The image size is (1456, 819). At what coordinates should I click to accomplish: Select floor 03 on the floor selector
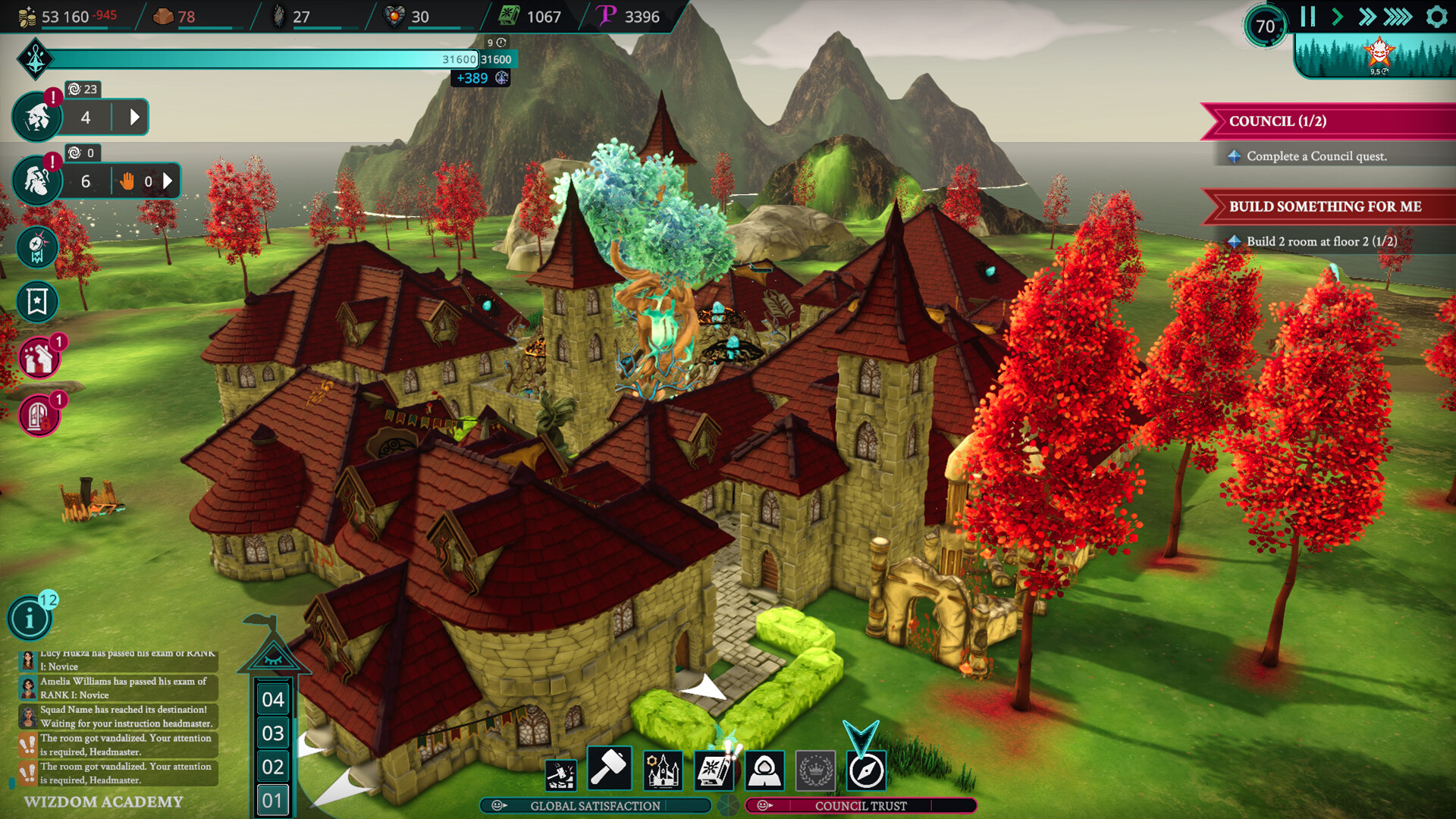tap(273, 733)
